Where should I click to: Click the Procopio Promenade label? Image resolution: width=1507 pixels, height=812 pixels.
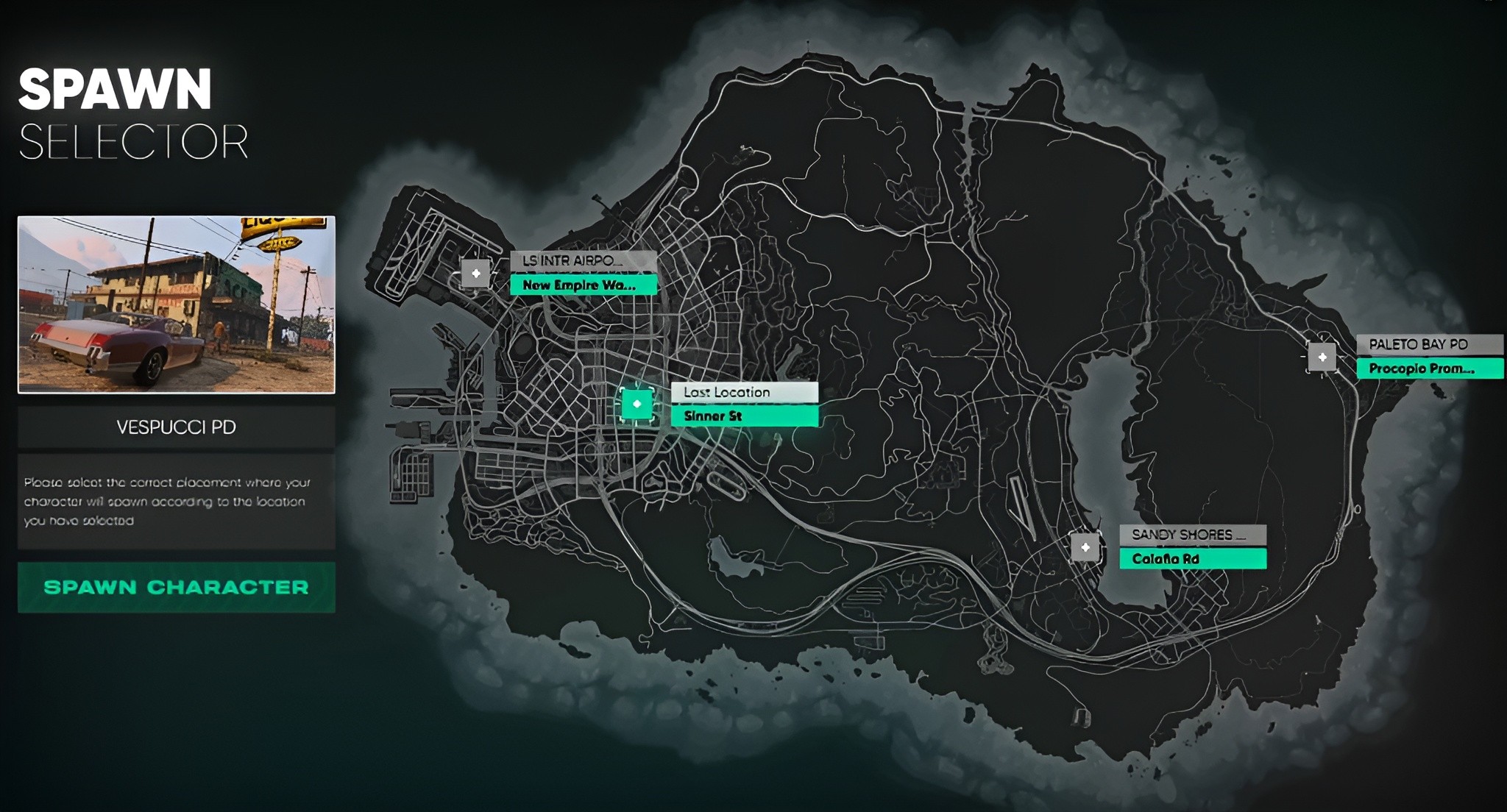[x=1429, y=368]
